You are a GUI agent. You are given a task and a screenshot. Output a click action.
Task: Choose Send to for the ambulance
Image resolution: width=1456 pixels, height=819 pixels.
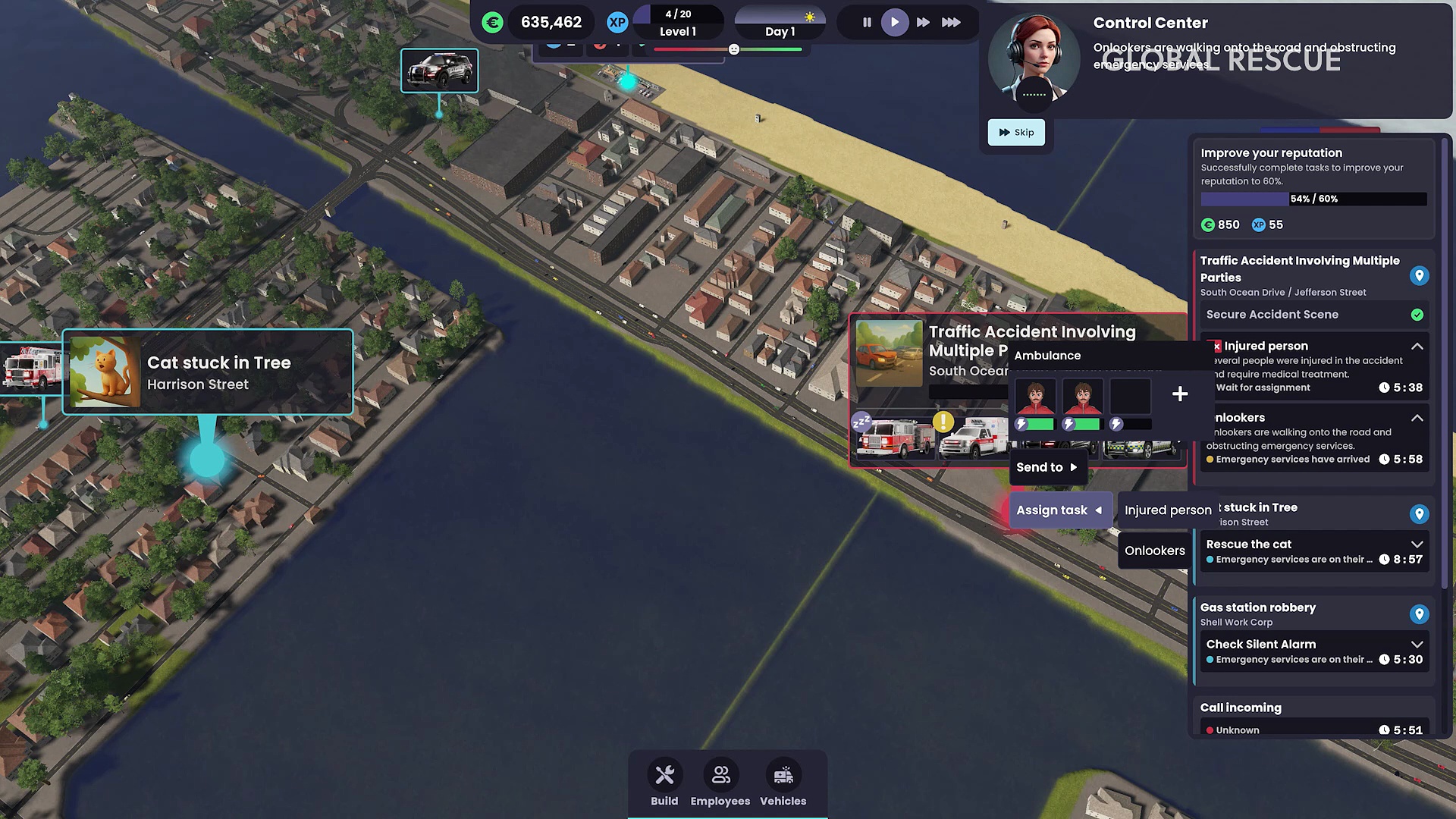(1046, 467)
